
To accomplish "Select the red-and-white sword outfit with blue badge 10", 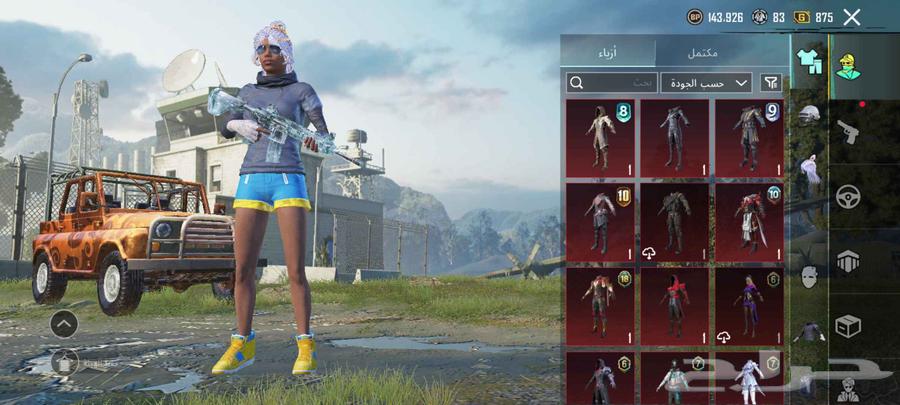I will tap(749, 221).
